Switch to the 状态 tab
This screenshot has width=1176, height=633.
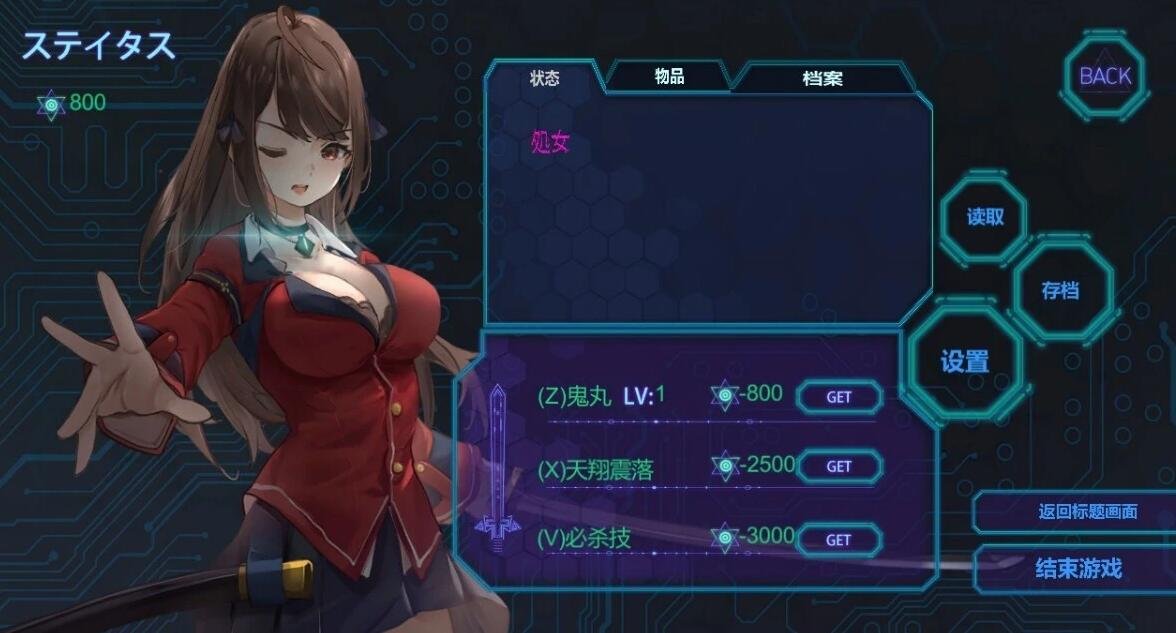(x=545, y=78)
